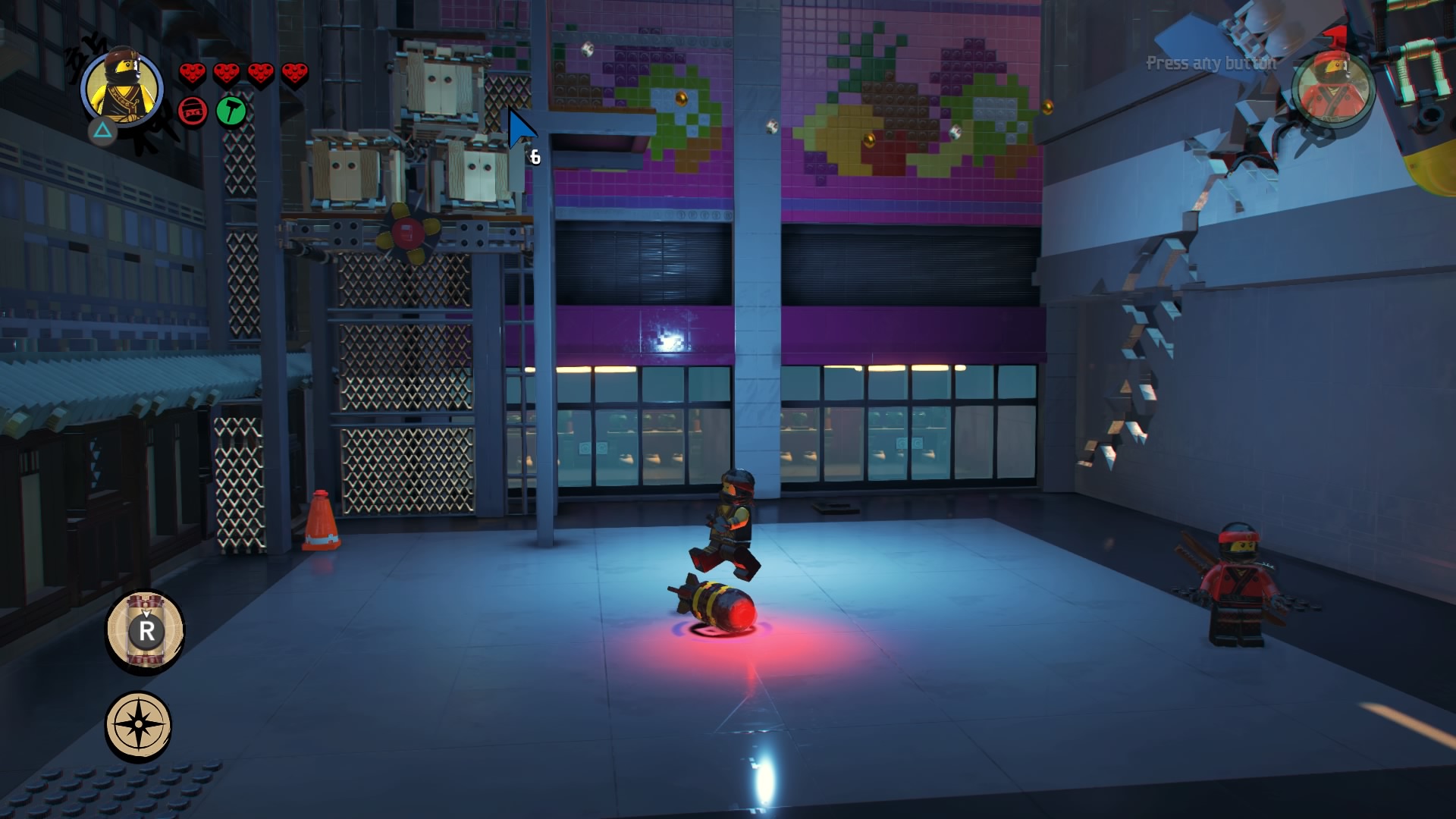Click the cyan triangle button prompt
The height and width of the screenshot is (819, 1456).
pyautogui.click(x=104, y=131)
